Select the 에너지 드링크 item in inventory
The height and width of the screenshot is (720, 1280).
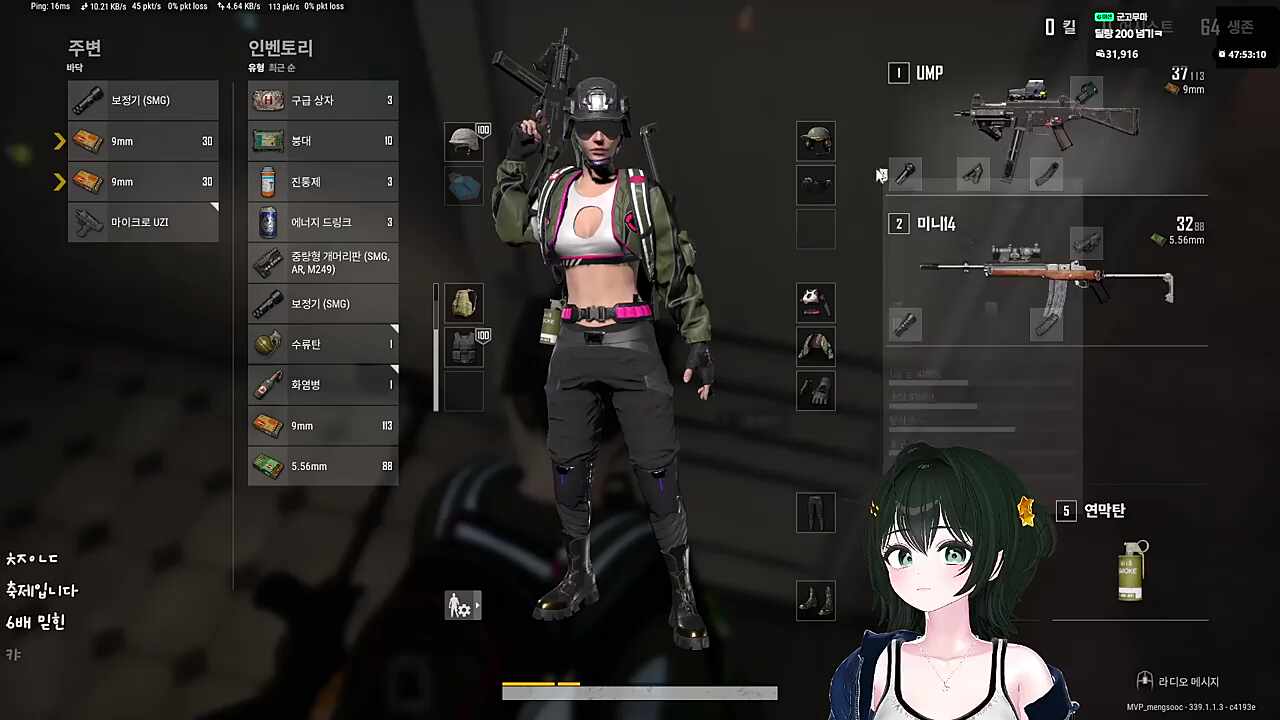(x=322, y=221)
